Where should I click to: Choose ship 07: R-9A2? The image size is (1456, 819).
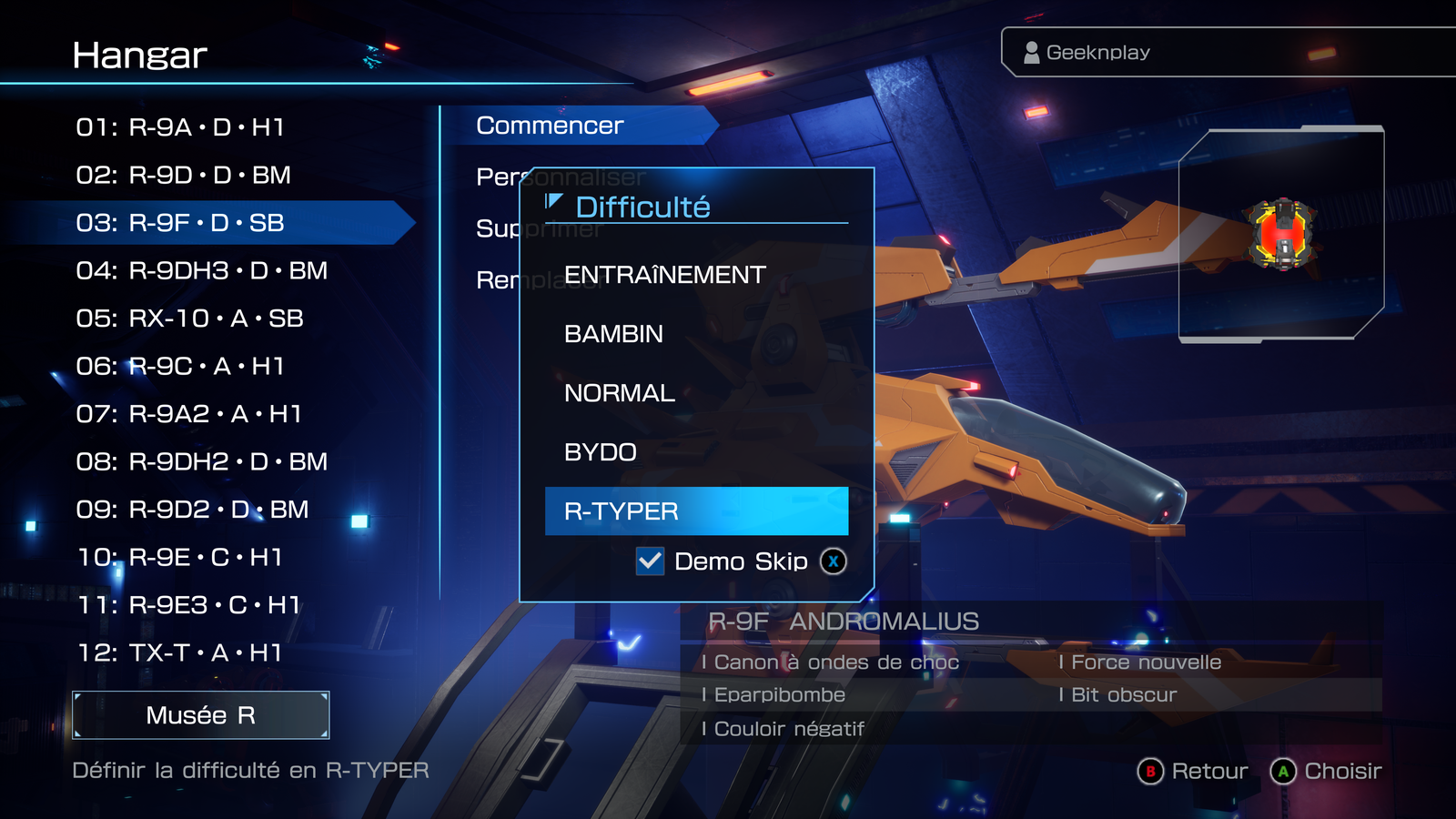pos(188,414)
